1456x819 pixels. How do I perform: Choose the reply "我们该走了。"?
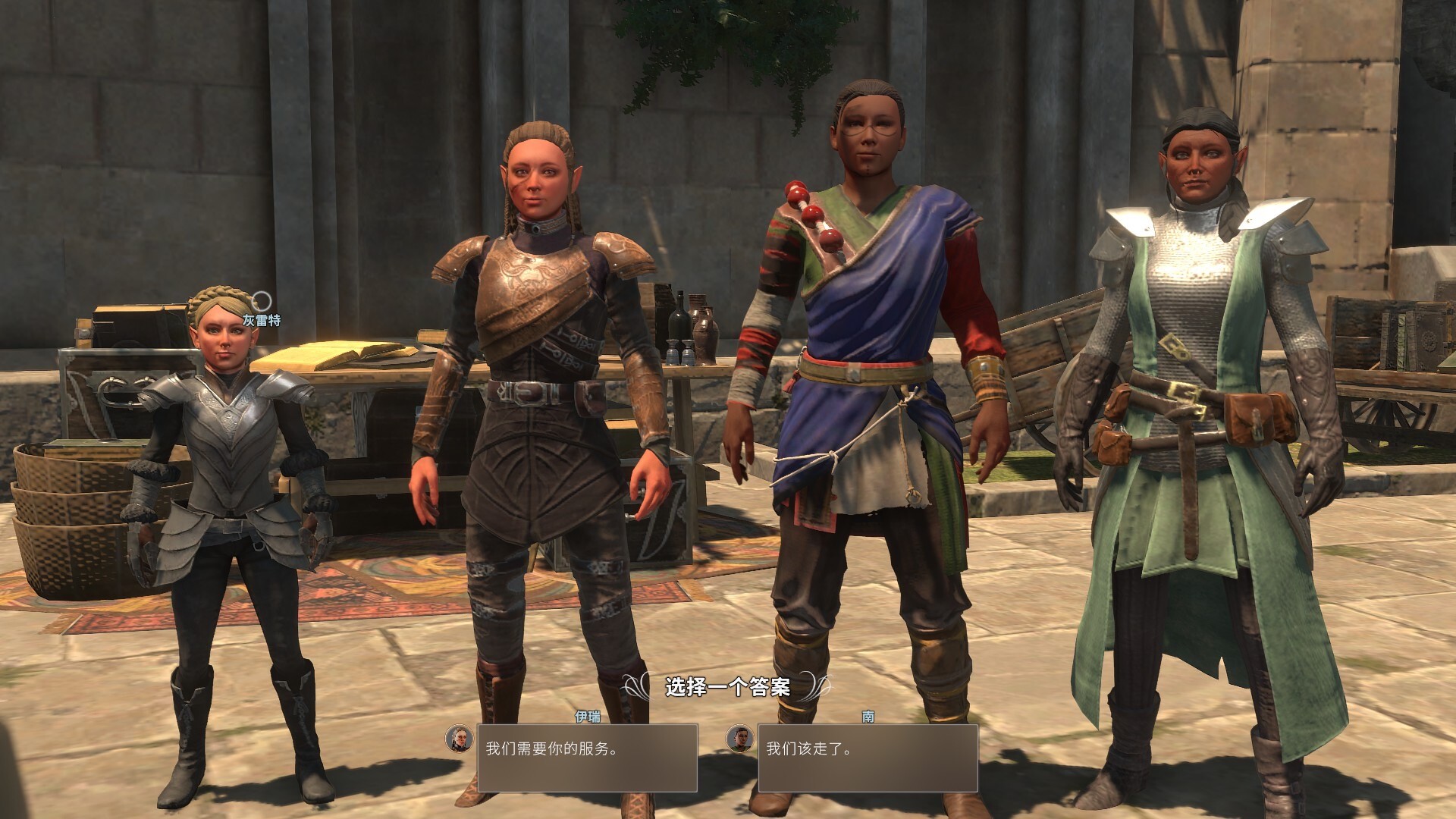[x=867, y=758]
